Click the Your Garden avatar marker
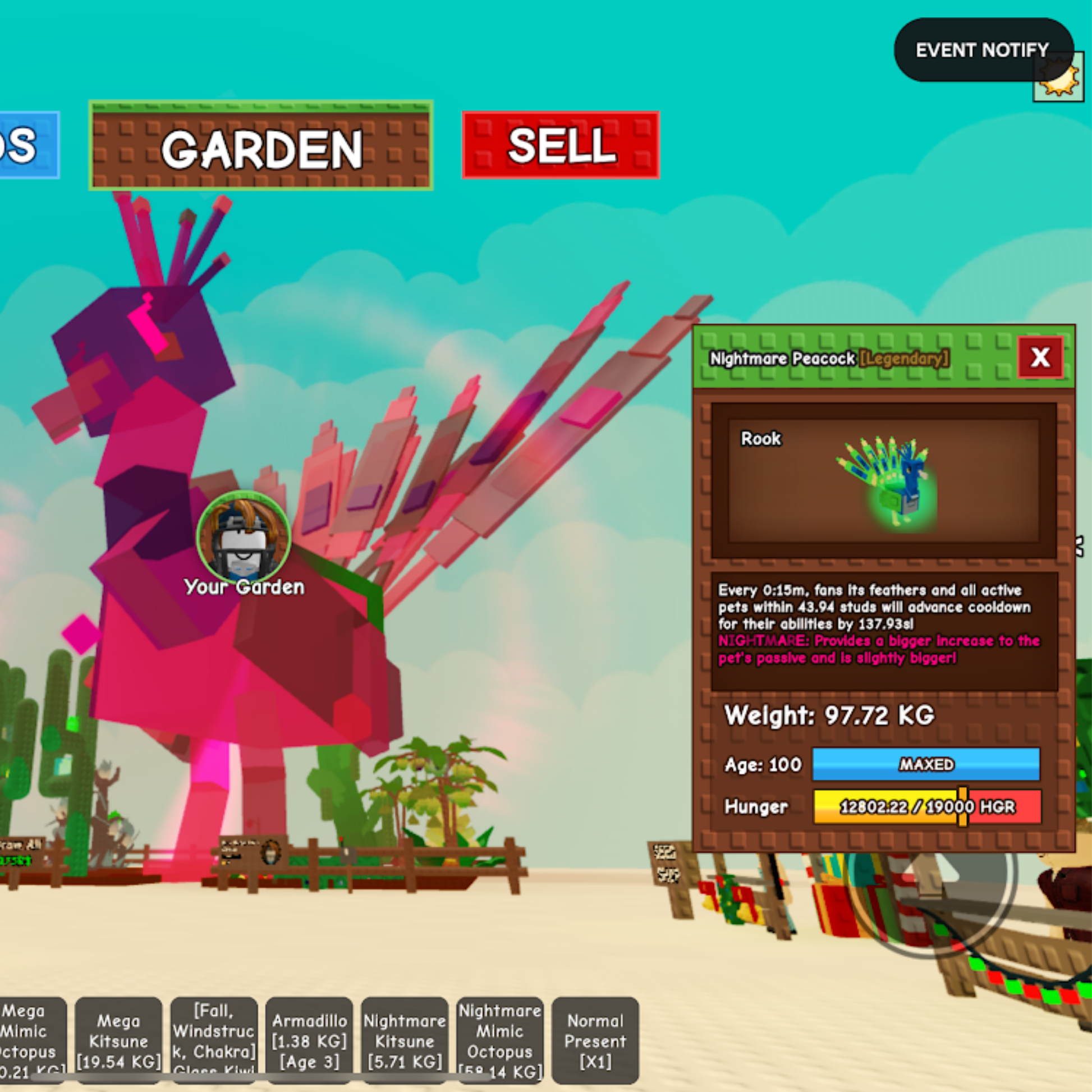The width and height of the screenshot is (1092, 1092). (244, 537)
